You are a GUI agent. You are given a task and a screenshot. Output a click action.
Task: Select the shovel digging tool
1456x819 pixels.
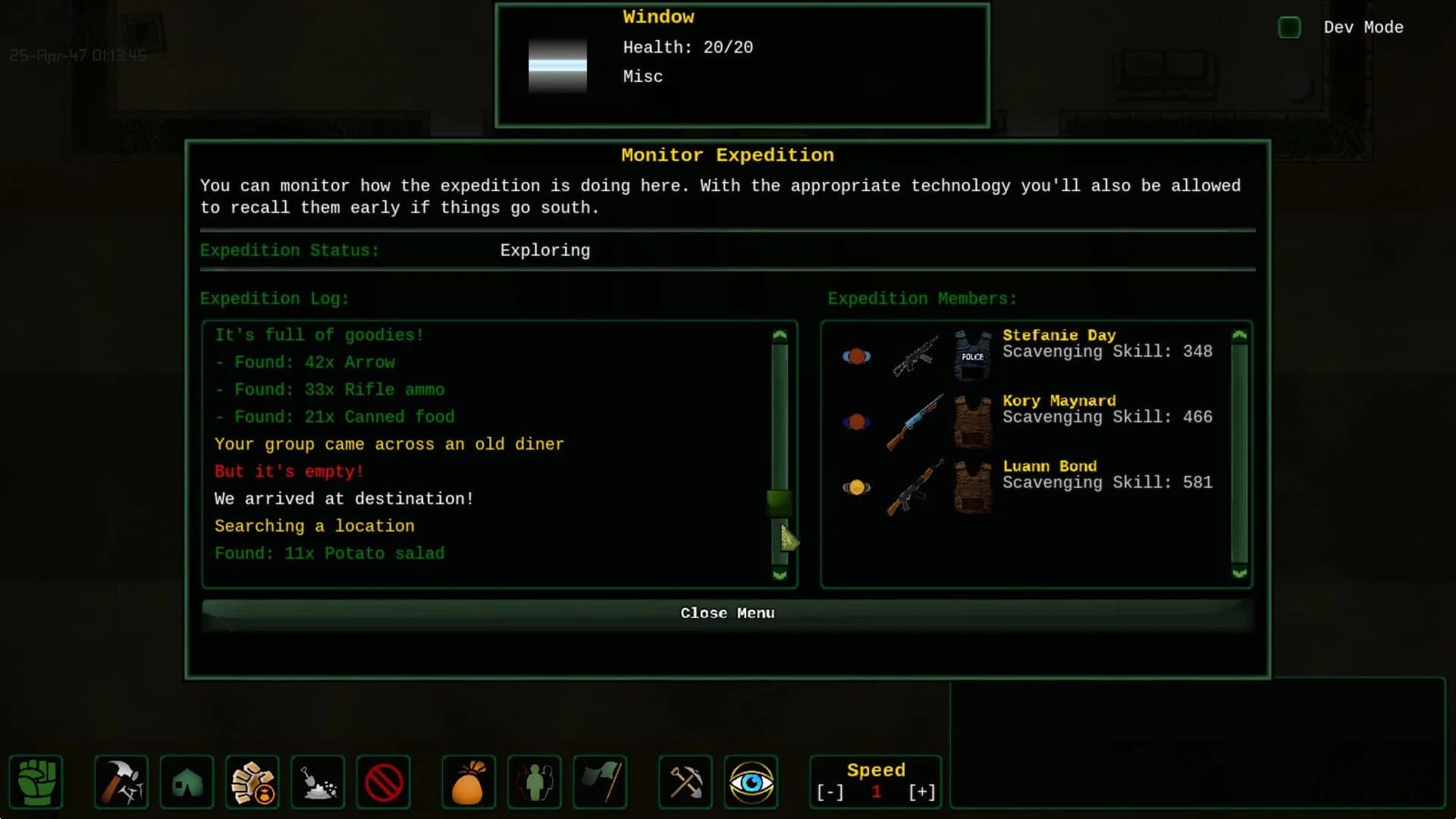coord(318,782)
